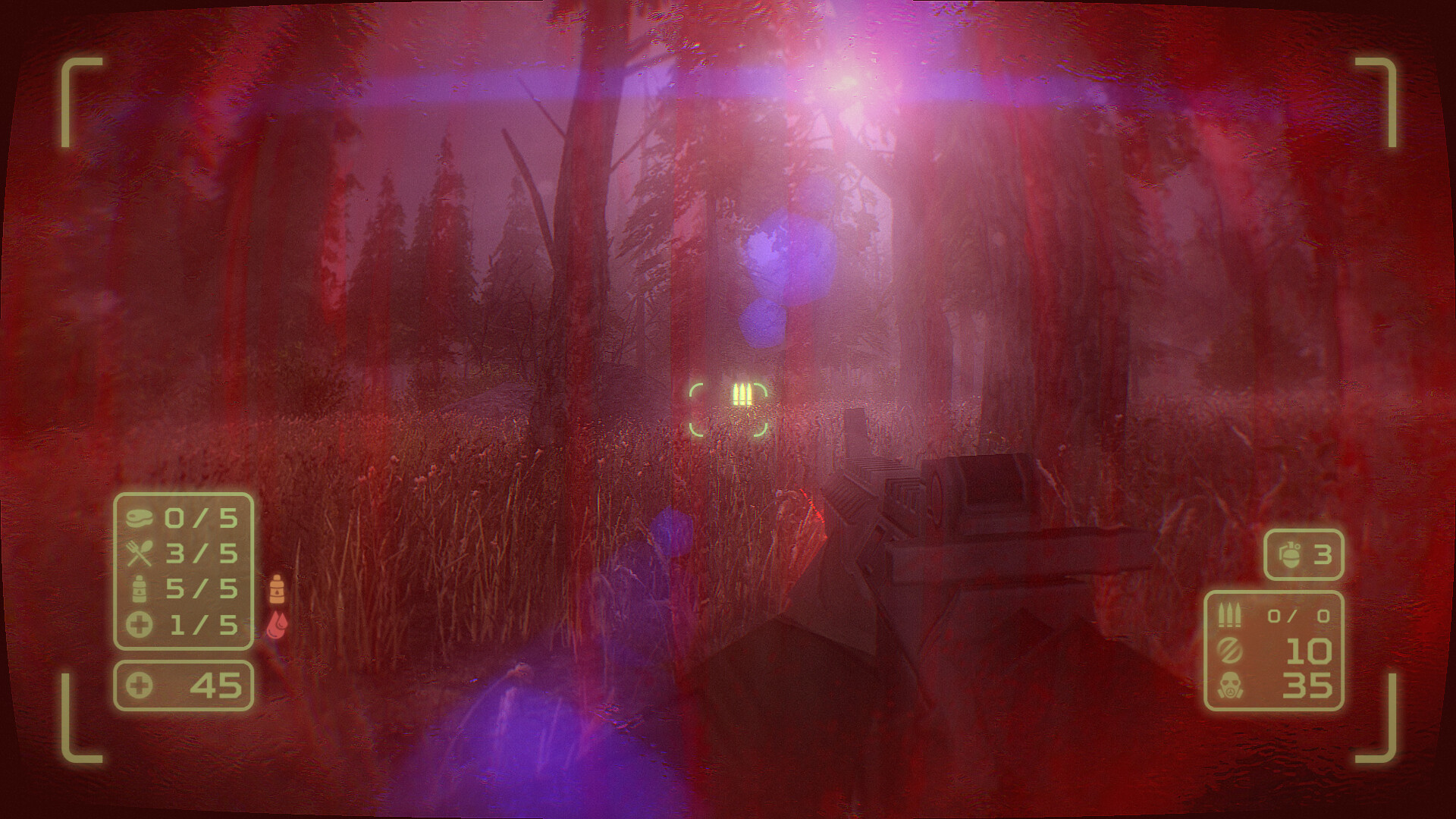Open the health readout showing 45
Viewport: 1456px width, 819px height.
click(x=184, y=686)
